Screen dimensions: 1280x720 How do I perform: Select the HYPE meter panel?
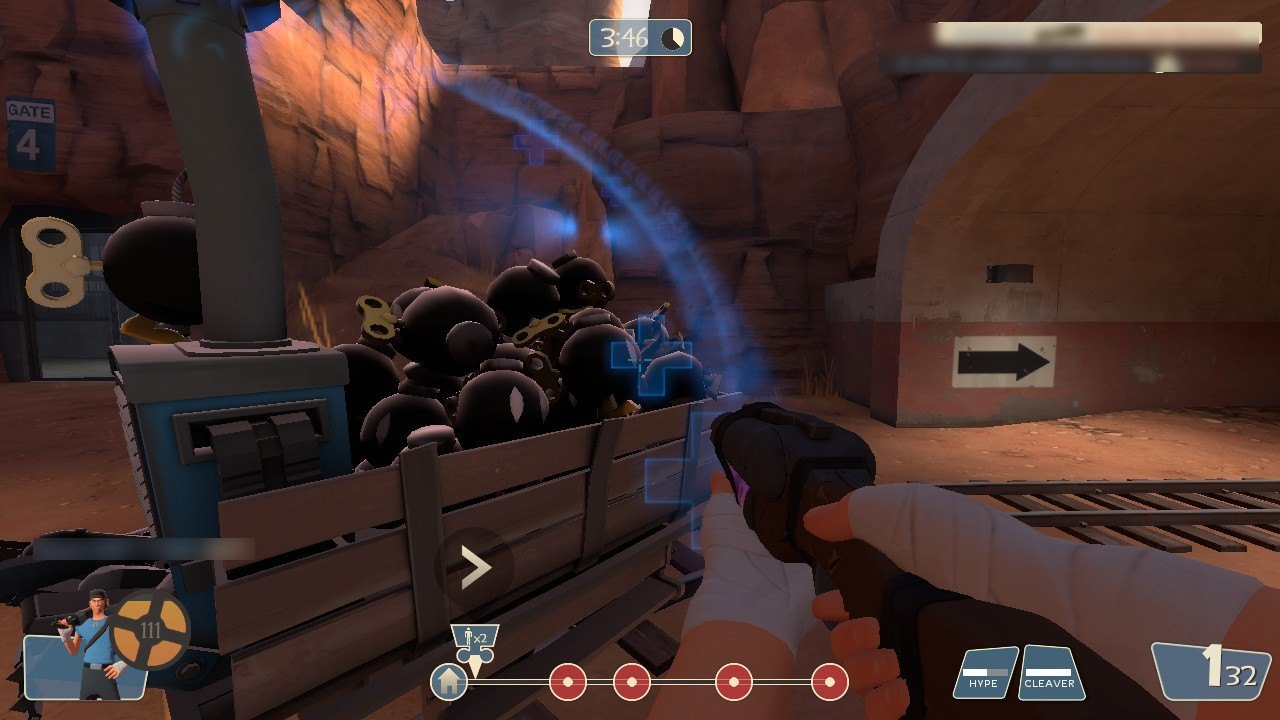(985, 672)
